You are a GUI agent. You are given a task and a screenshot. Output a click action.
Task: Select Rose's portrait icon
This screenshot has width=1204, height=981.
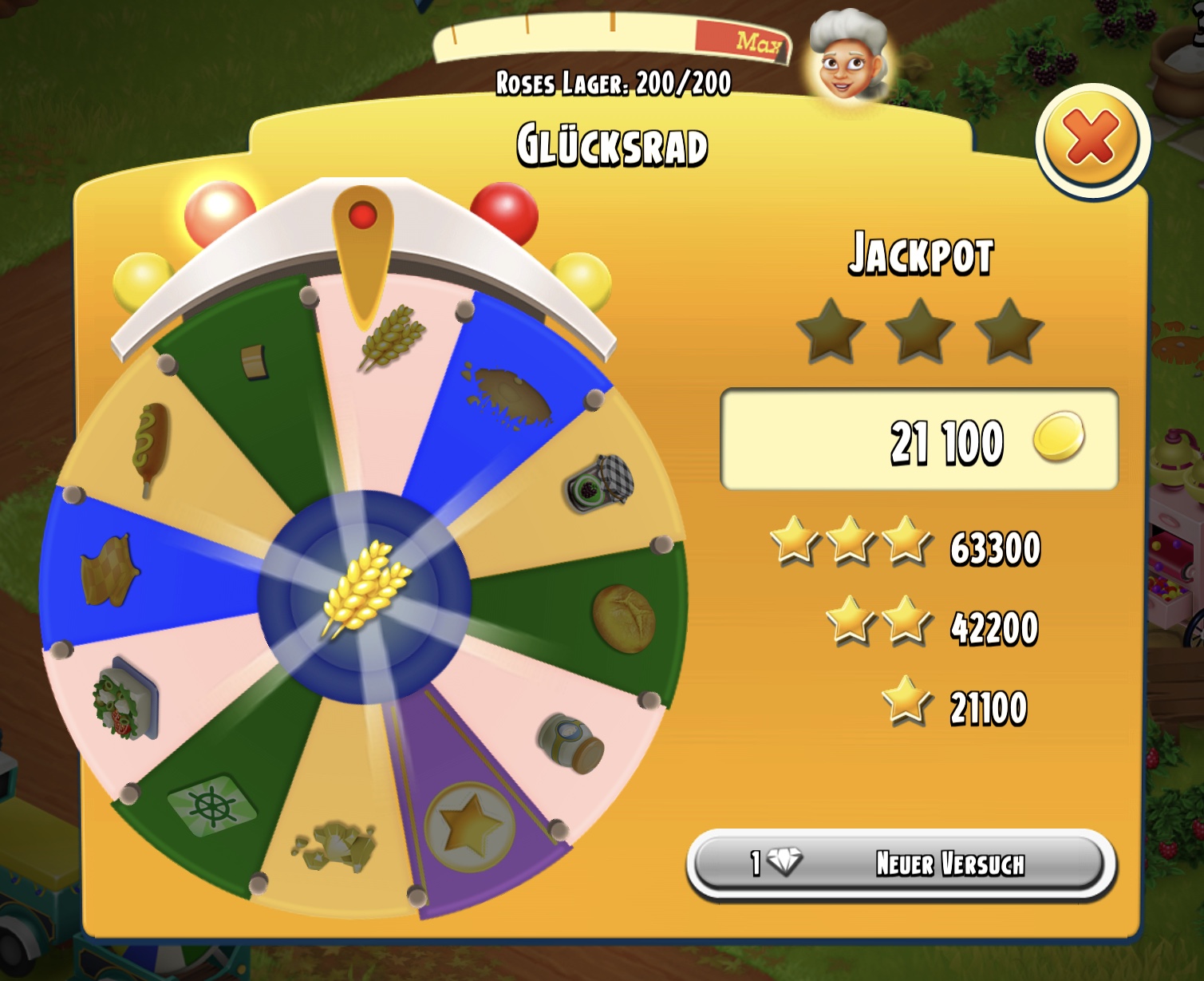coord(849,56)
